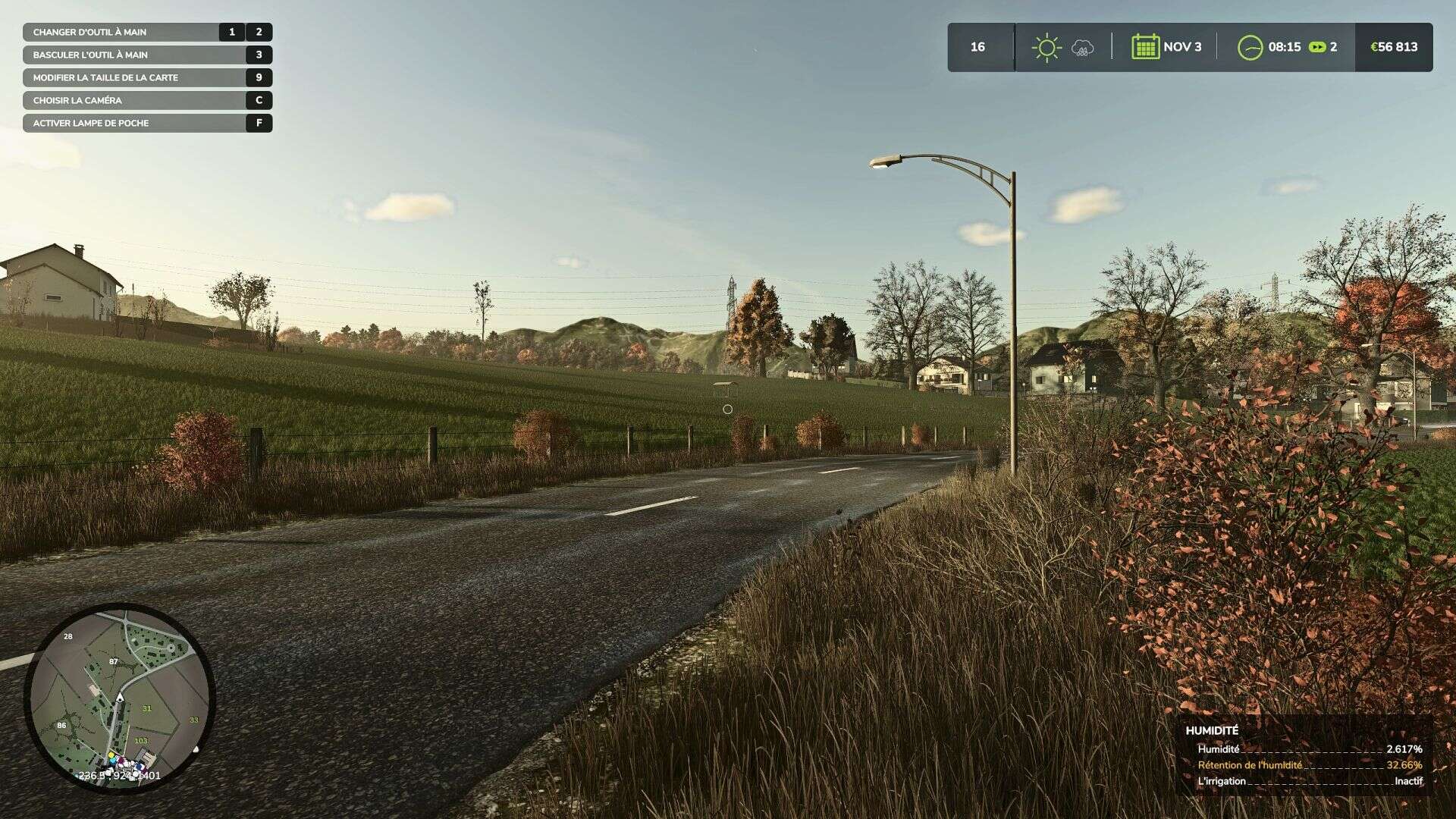1456x819 pixels.
Task: Open the green calendar icon
Action: pos(1145,47)
